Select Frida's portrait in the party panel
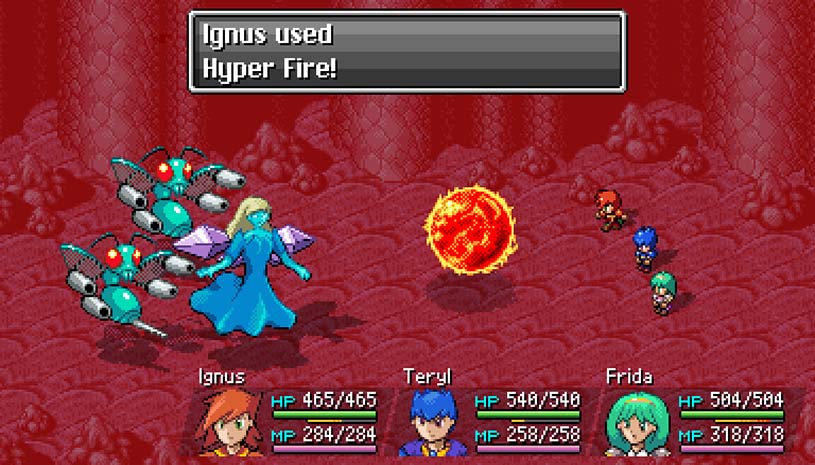The image size is (815, 465). click(639, 422)
